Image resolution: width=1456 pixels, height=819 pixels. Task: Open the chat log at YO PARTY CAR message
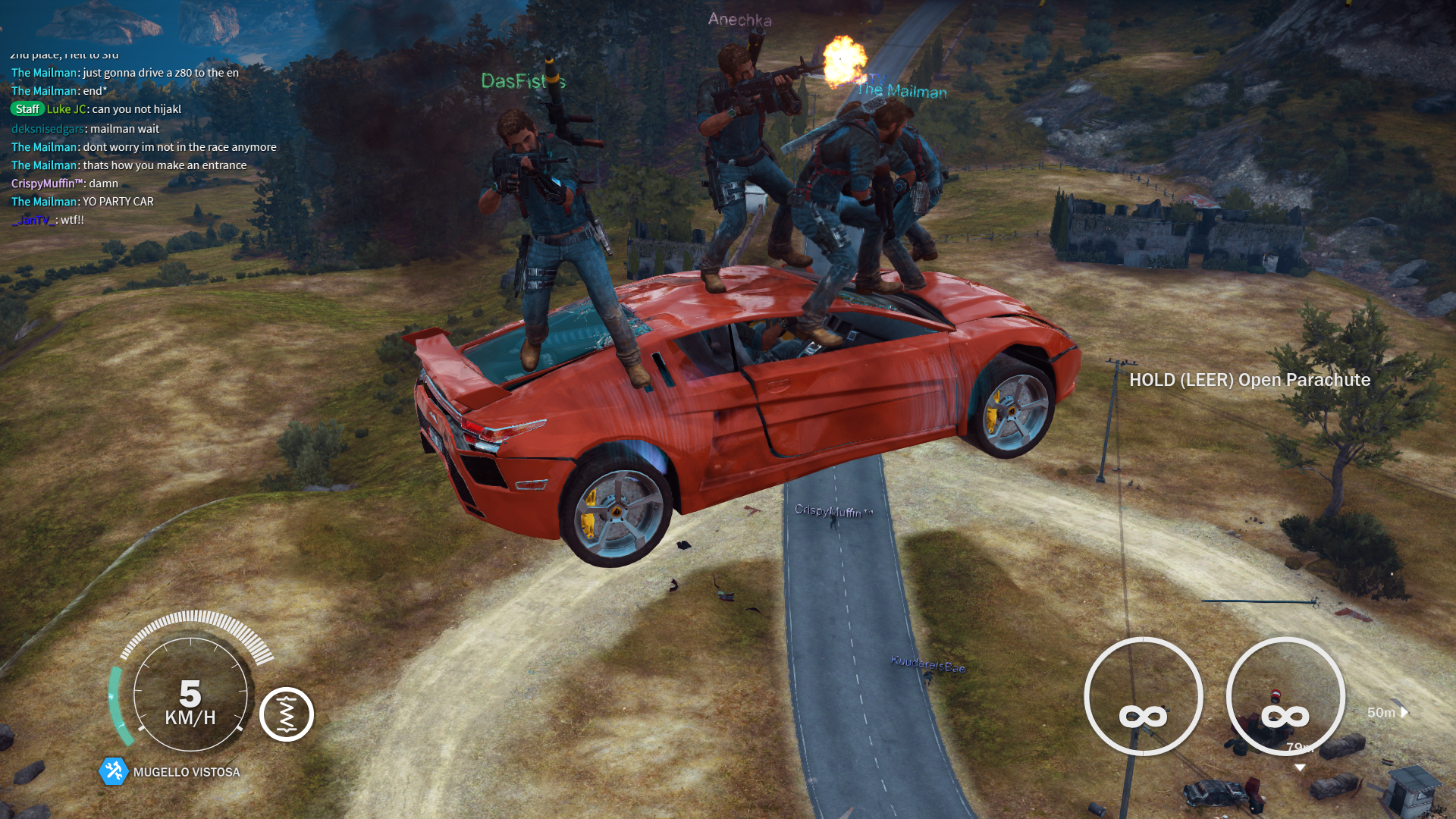pos(118,202)
